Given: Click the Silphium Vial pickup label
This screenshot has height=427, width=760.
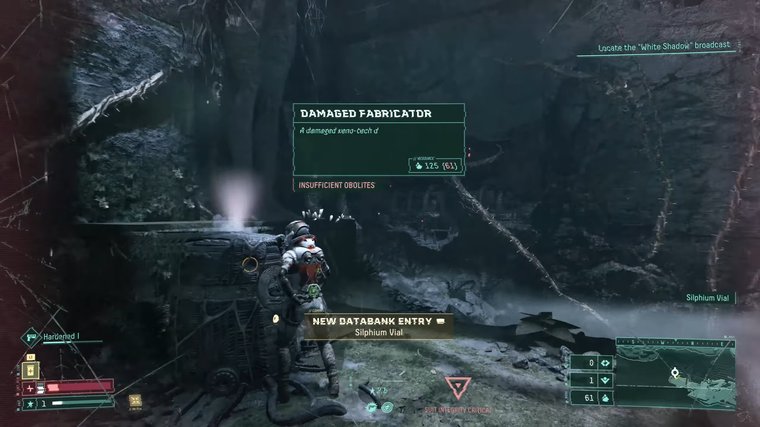Looking at the screenshot, I should tap(709, 298).
